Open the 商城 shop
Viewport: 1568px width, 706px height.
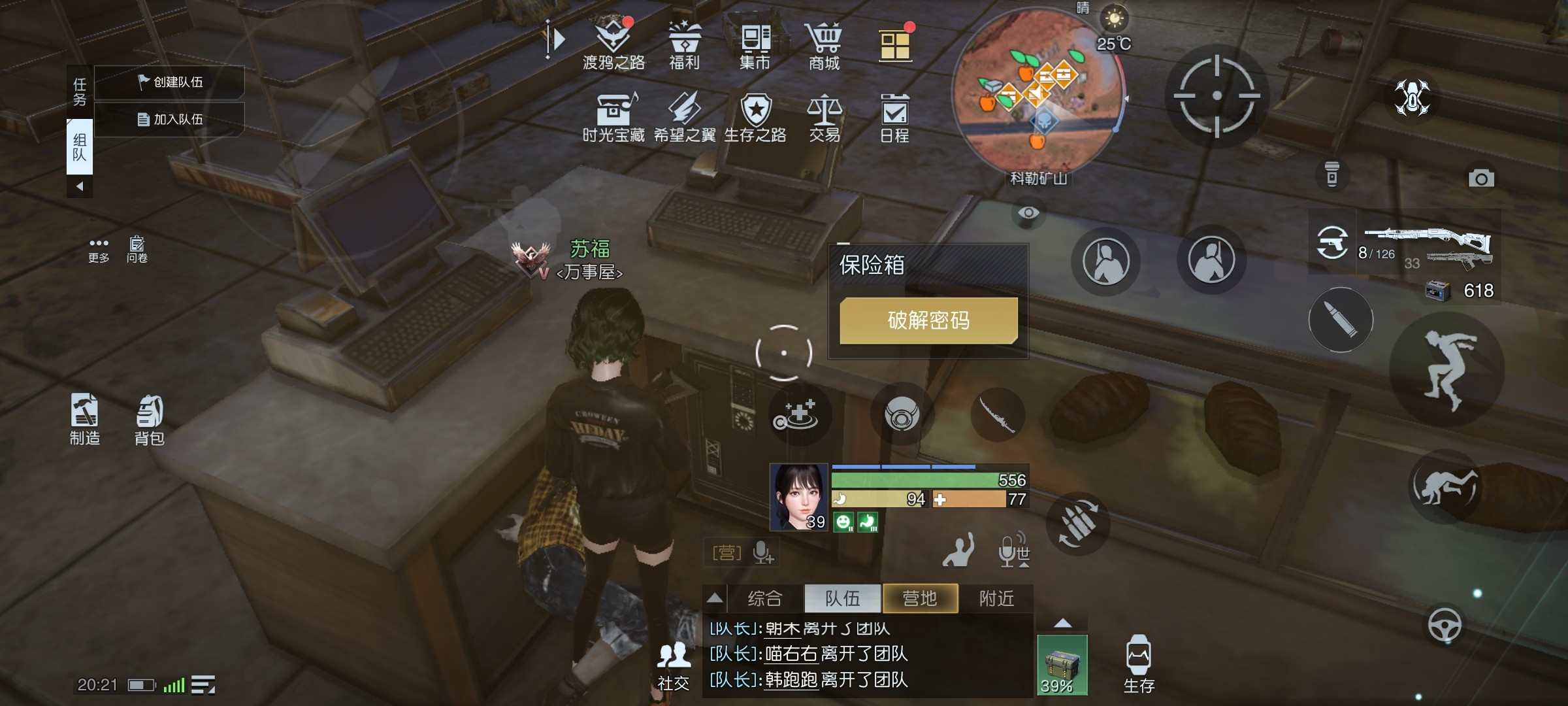(825, 43)
